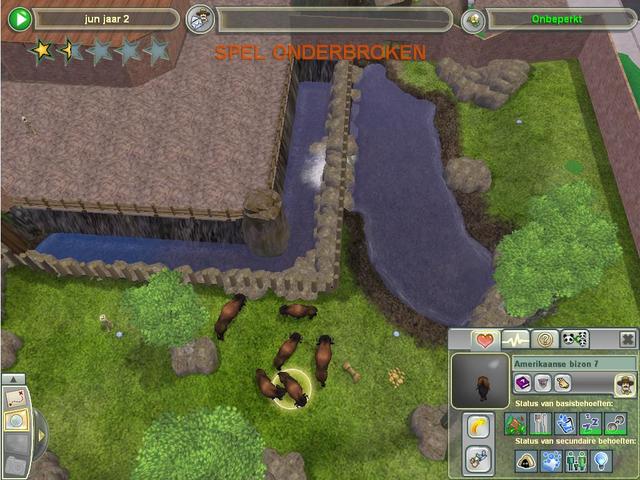
Task: Resume the game with the green play button
Action: (19, 19)
